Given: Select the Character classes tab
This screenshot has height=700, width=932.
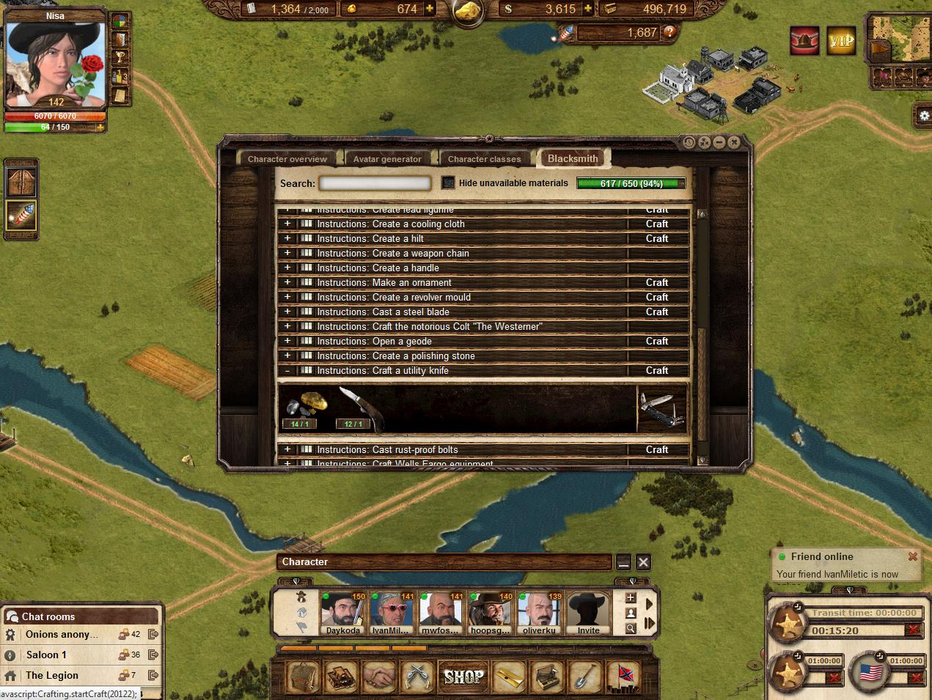Looking at the screenshot, I should [484, 159].
